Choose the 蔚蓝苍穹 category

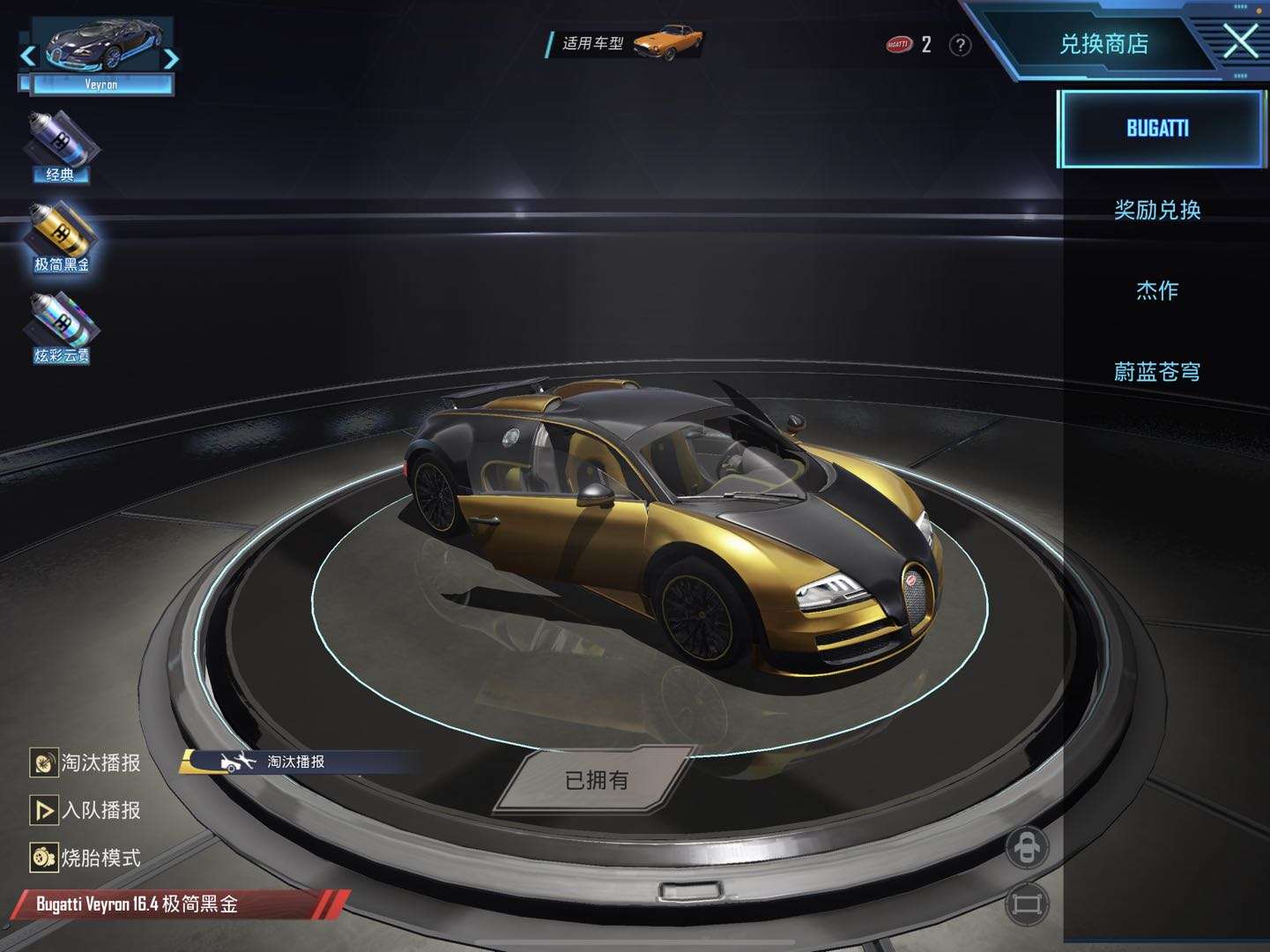tap(1157, 372)
